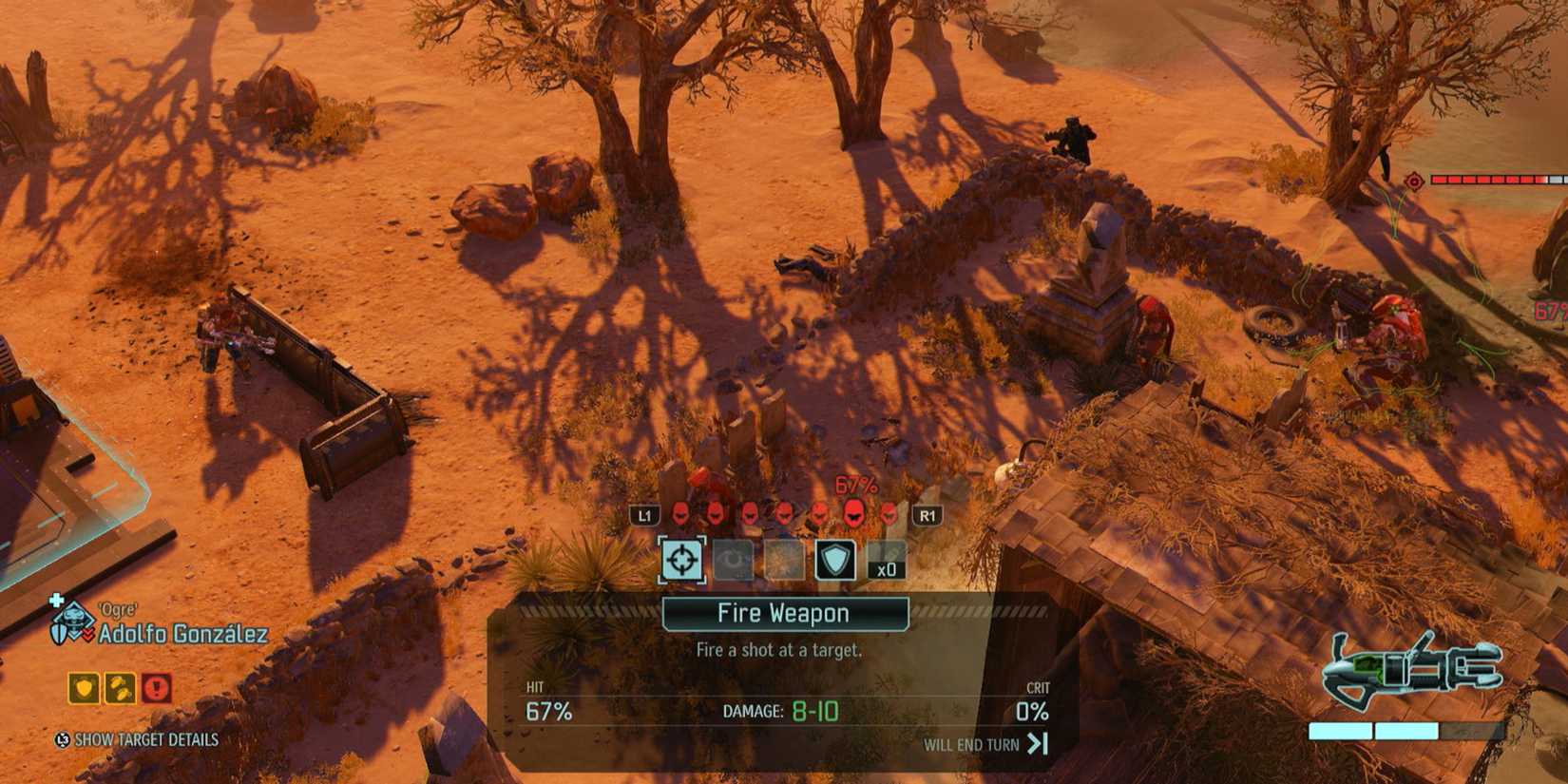Screen dimensions: 1568x784
Task: Select the leftmost enemy head target marker
Action: (x=679, y=514)
